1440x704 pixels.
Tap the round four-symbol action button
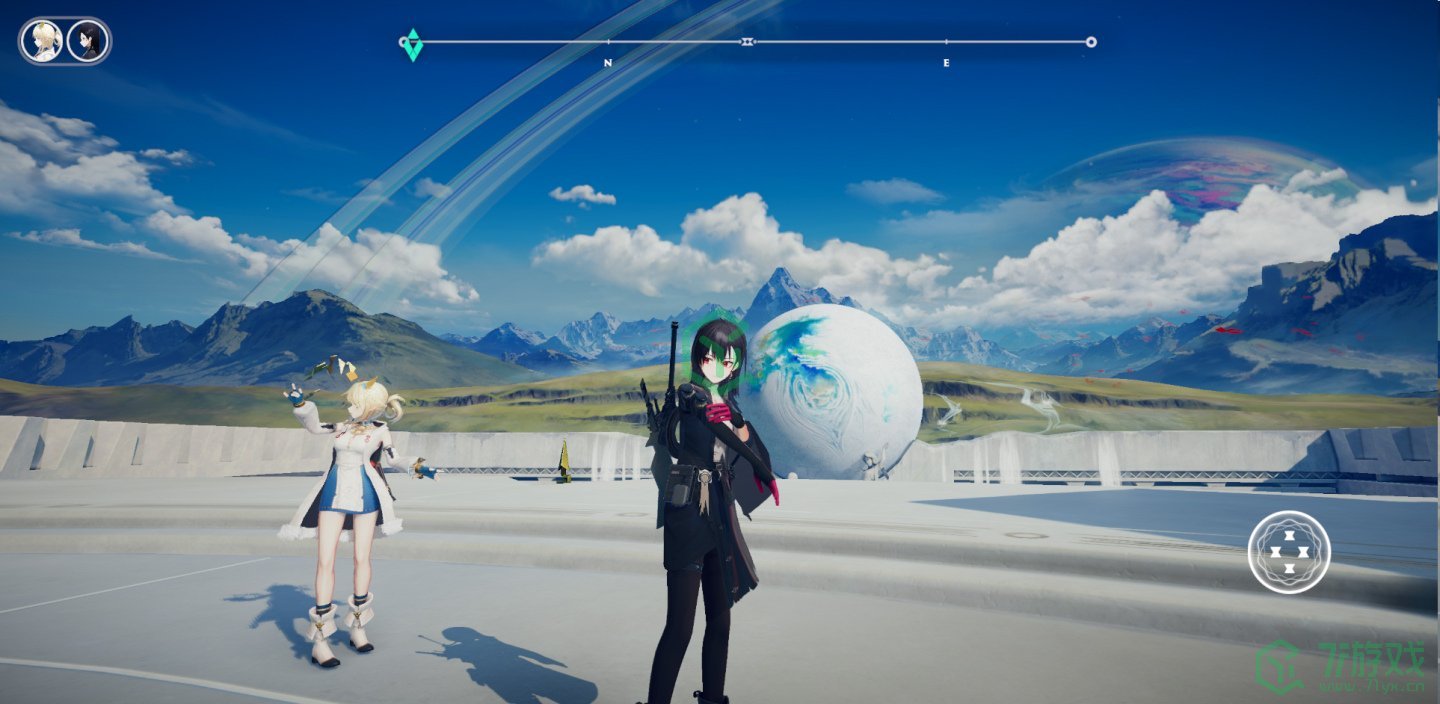(1289, 552)
